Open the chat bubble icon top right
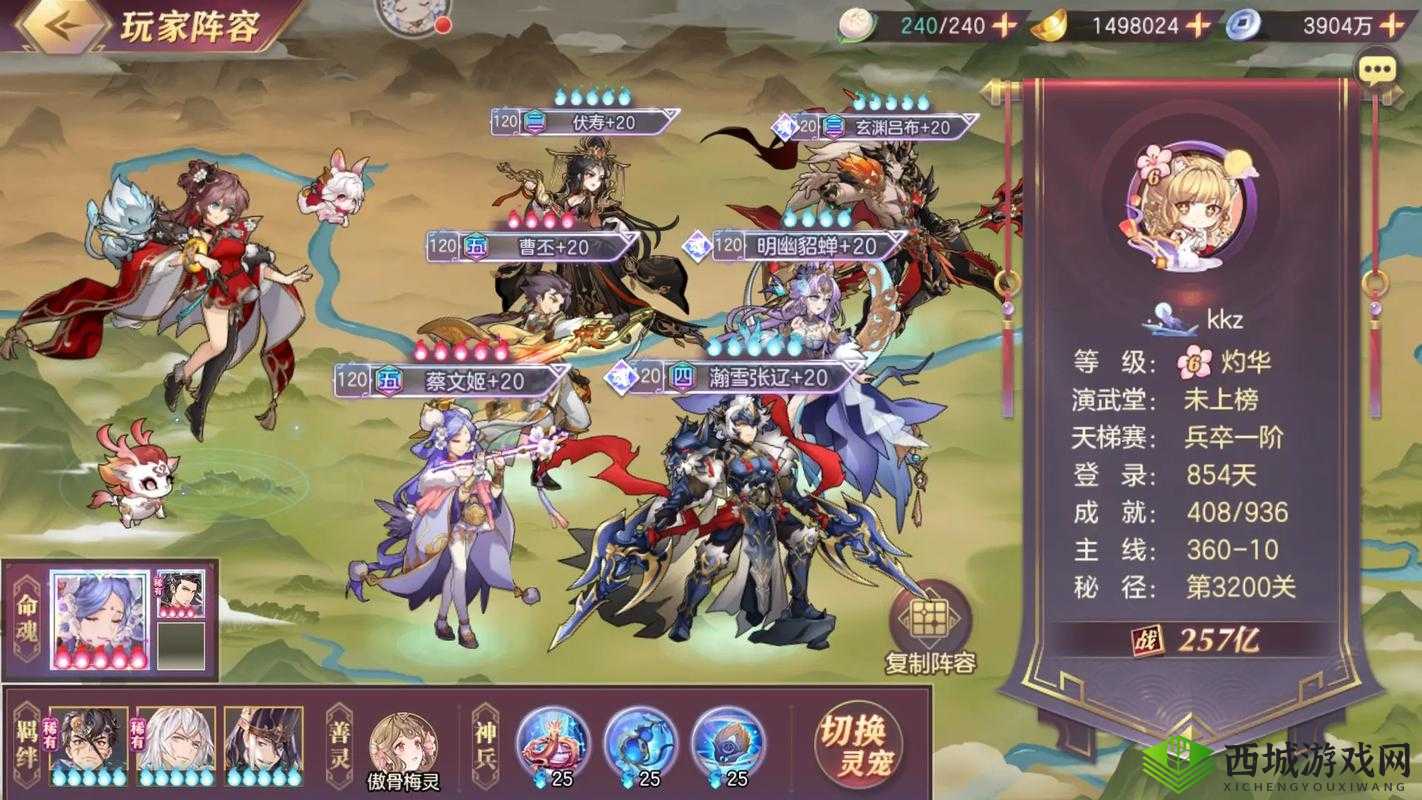 point(1379,70)
